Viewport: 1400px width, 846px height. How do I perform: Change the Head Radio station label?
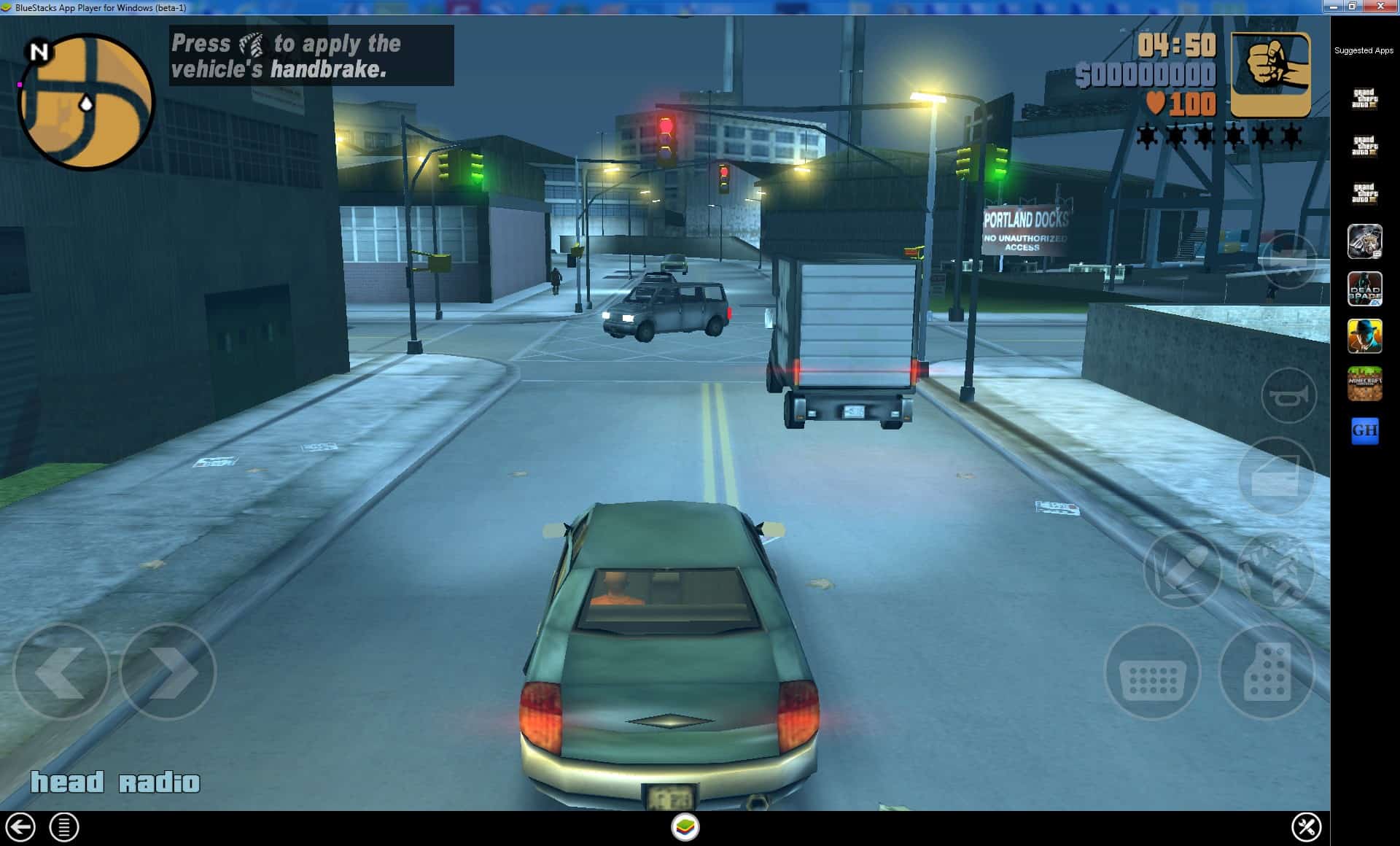[x=114, y=783]
